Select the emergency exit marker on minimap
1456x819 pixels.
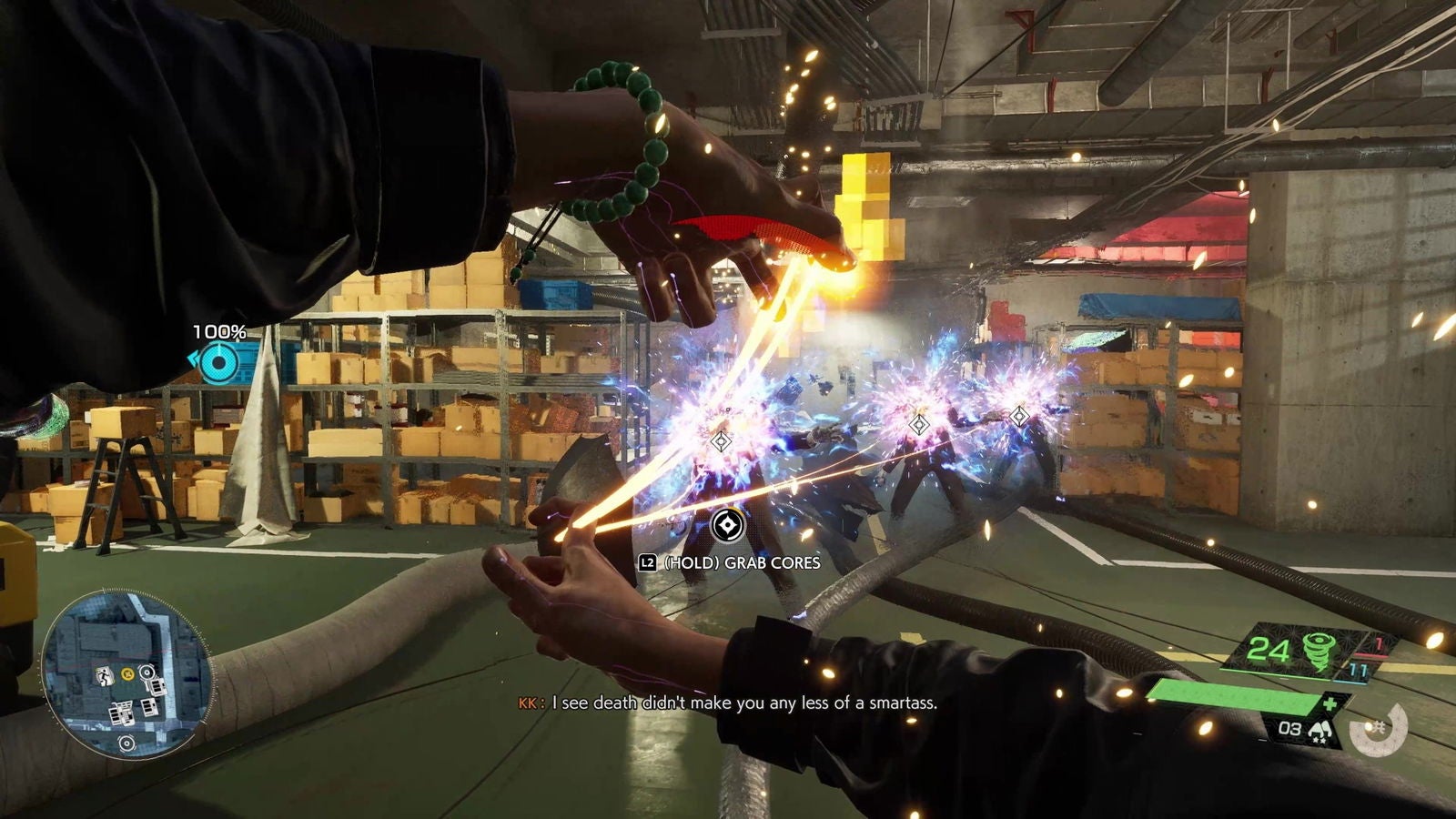tap(106, 676)
